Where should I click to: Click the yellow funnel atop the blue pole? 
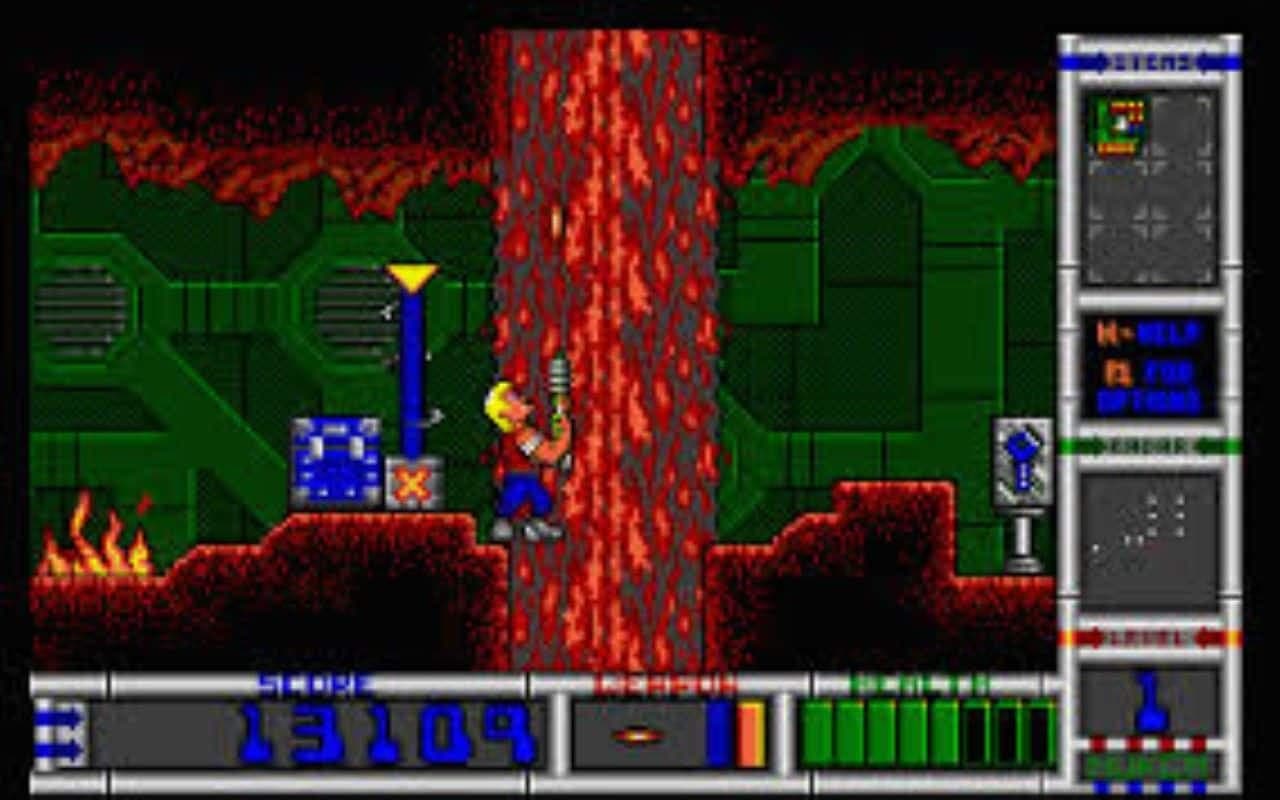pyautogui.click(x=415, y=273)
